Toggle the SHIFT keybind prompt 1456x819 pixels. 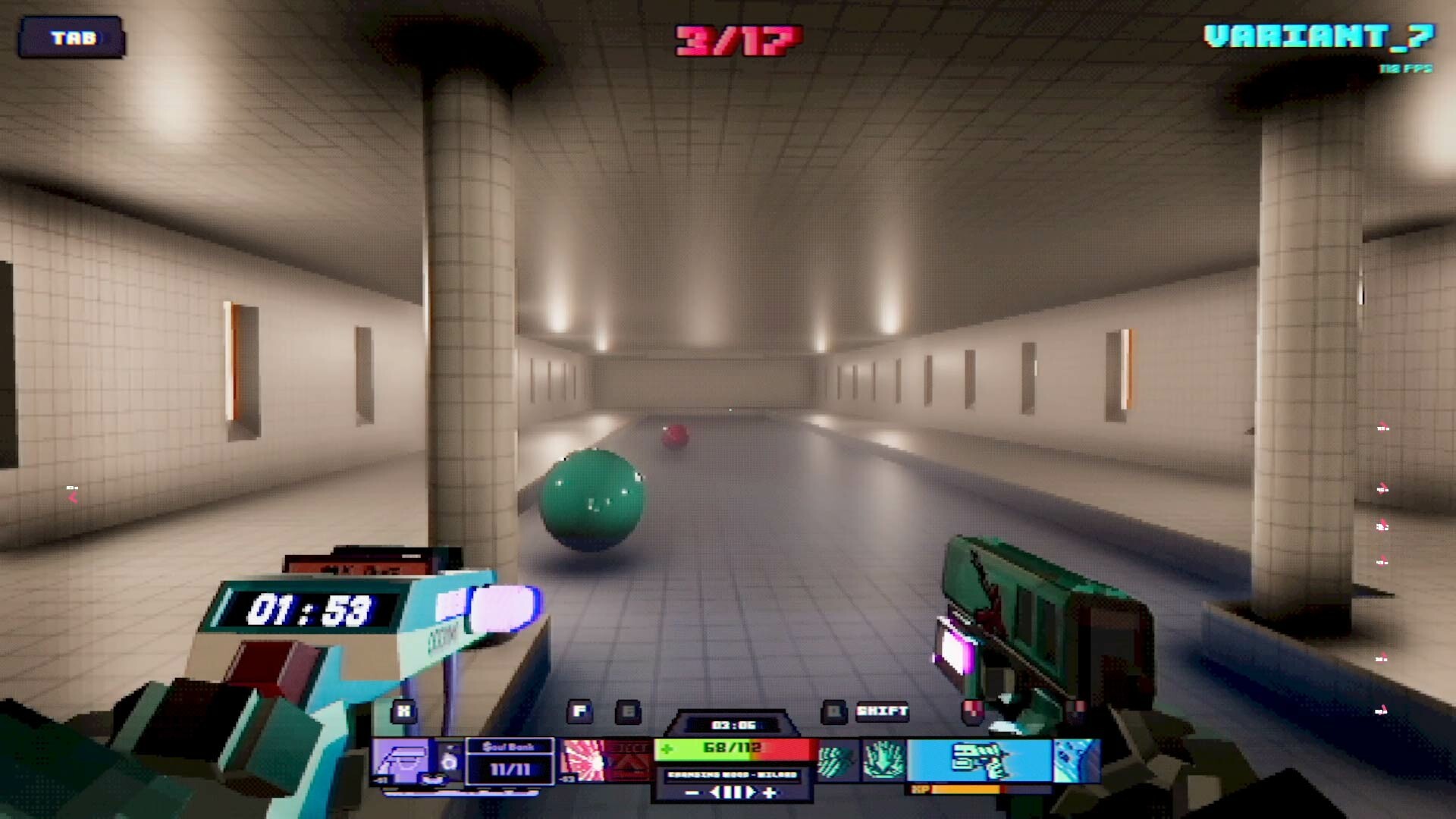[883, 711]
